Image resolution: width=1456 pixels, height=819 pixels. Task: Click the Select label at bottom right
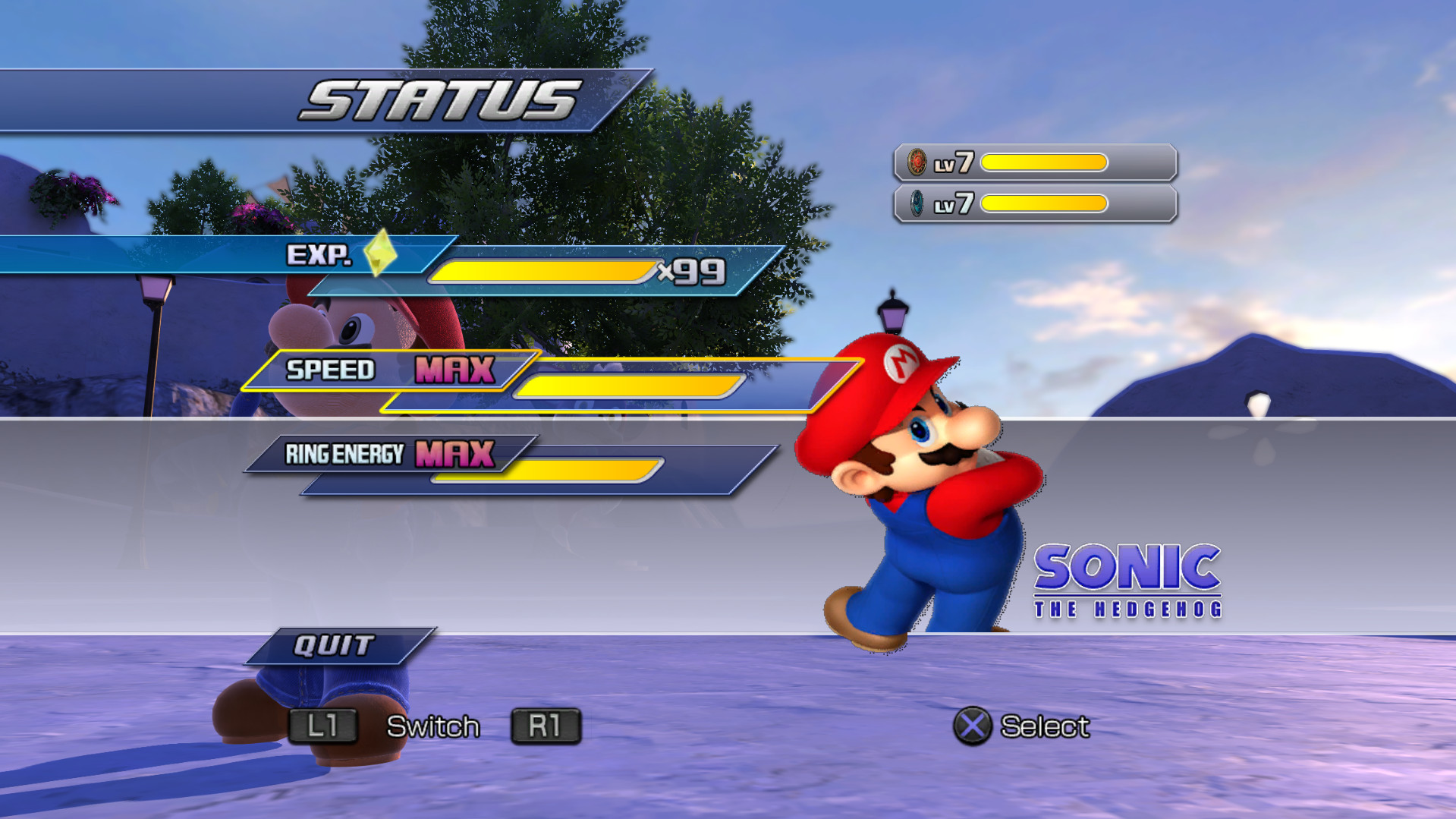(1046, 726)
